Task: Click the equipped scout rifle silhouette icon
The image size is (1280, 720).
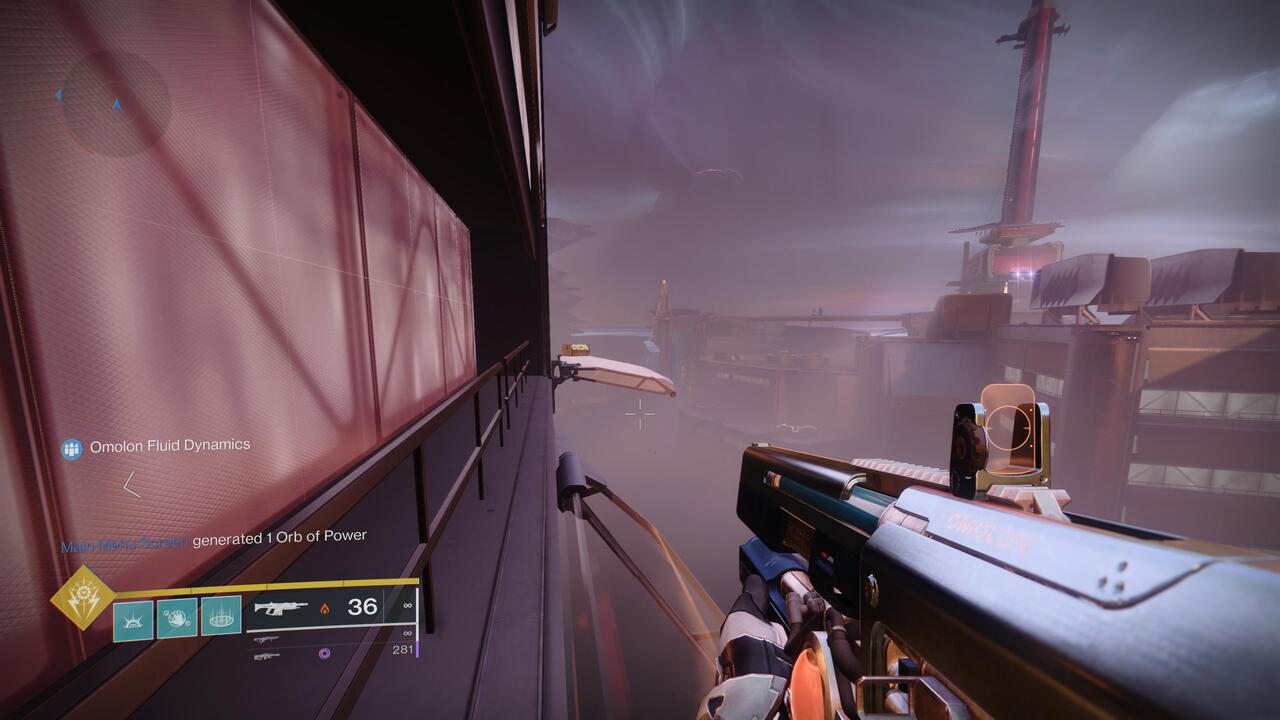Action: coord(282,607)
